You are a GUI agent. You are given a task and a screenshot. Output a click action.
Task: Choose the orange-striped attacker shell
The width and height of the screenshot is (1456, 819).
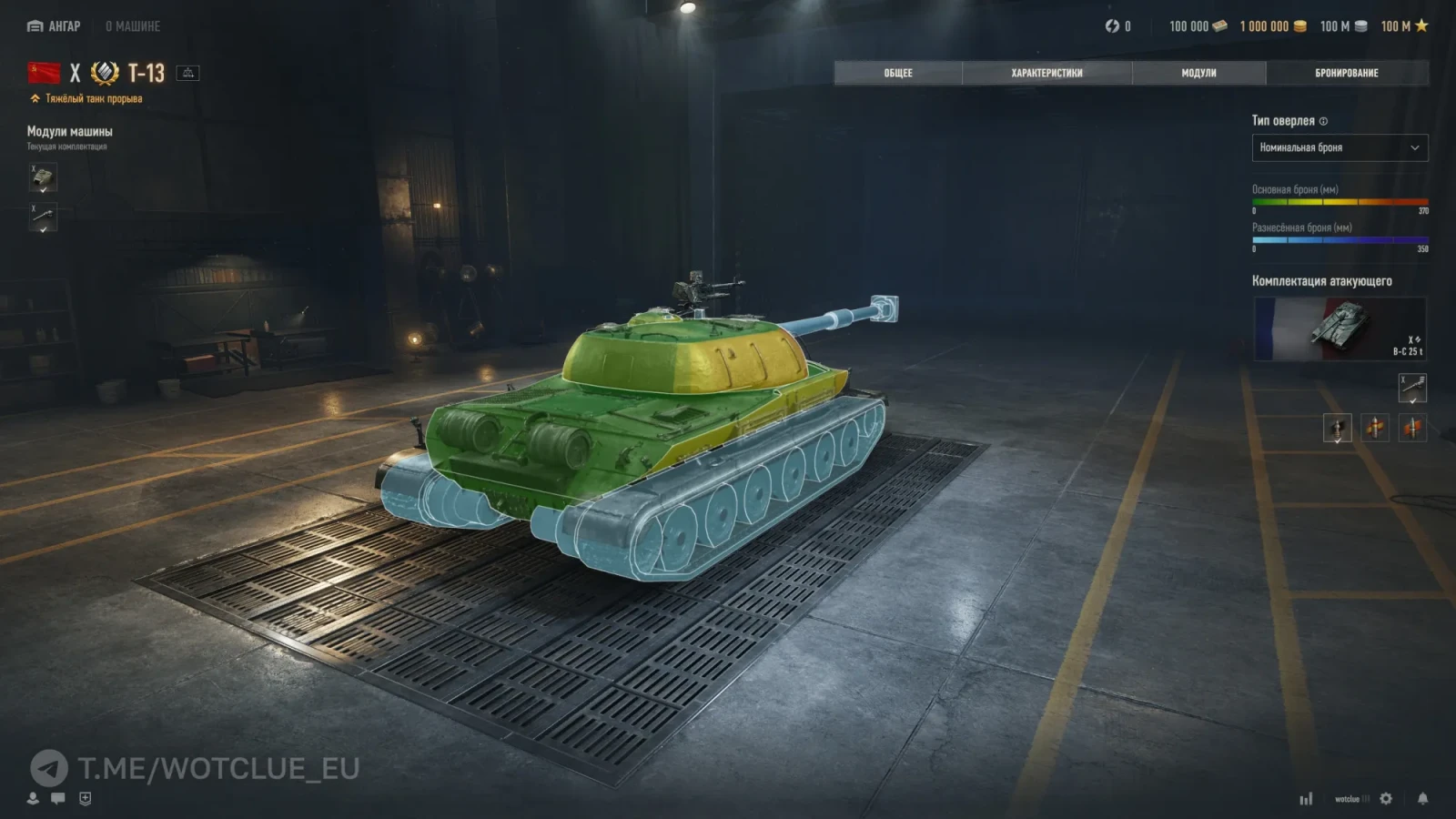click(x=1412, y=427)
